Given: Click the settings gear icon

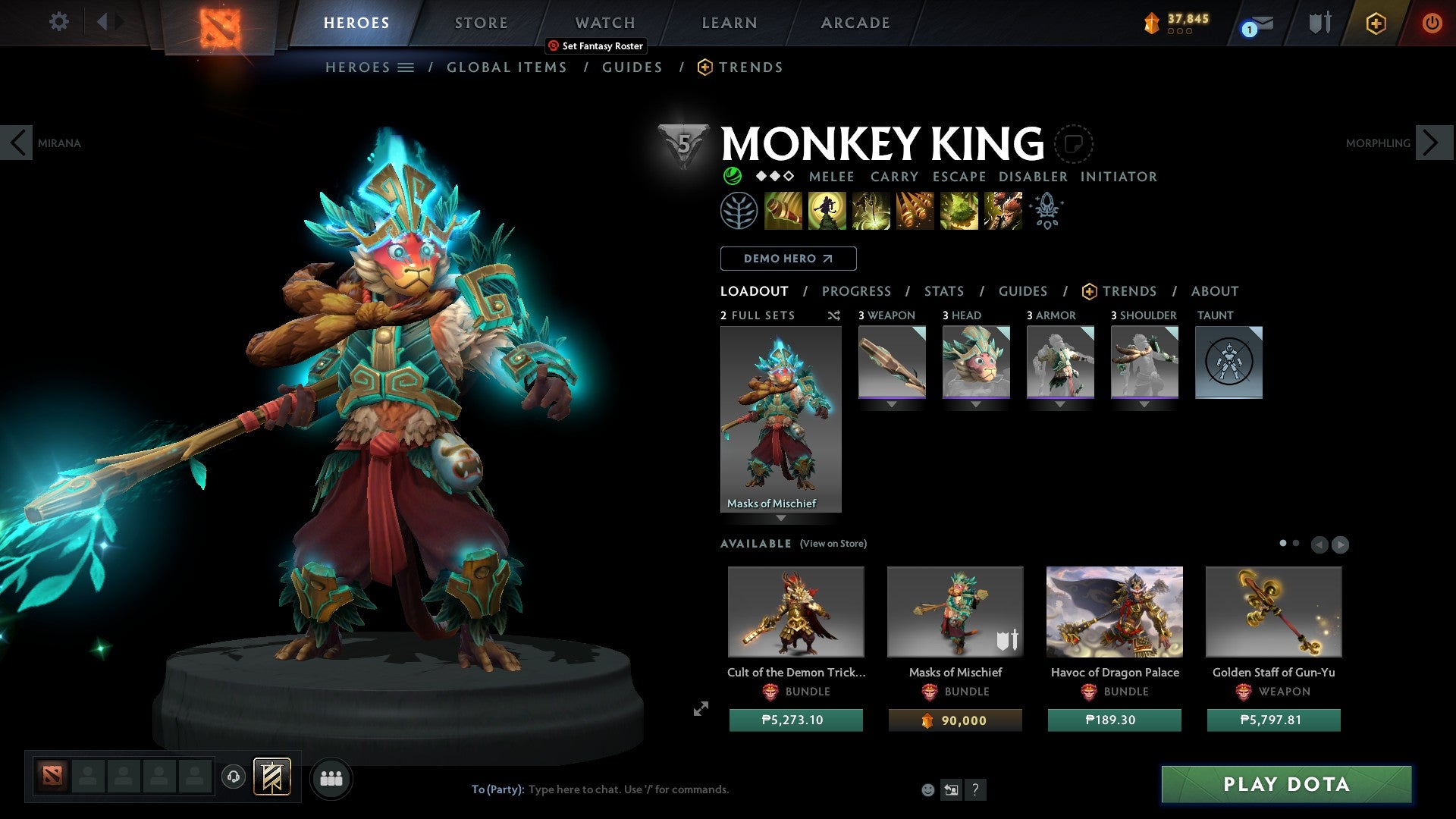Looking at the screenshot, I should point(58,21).
